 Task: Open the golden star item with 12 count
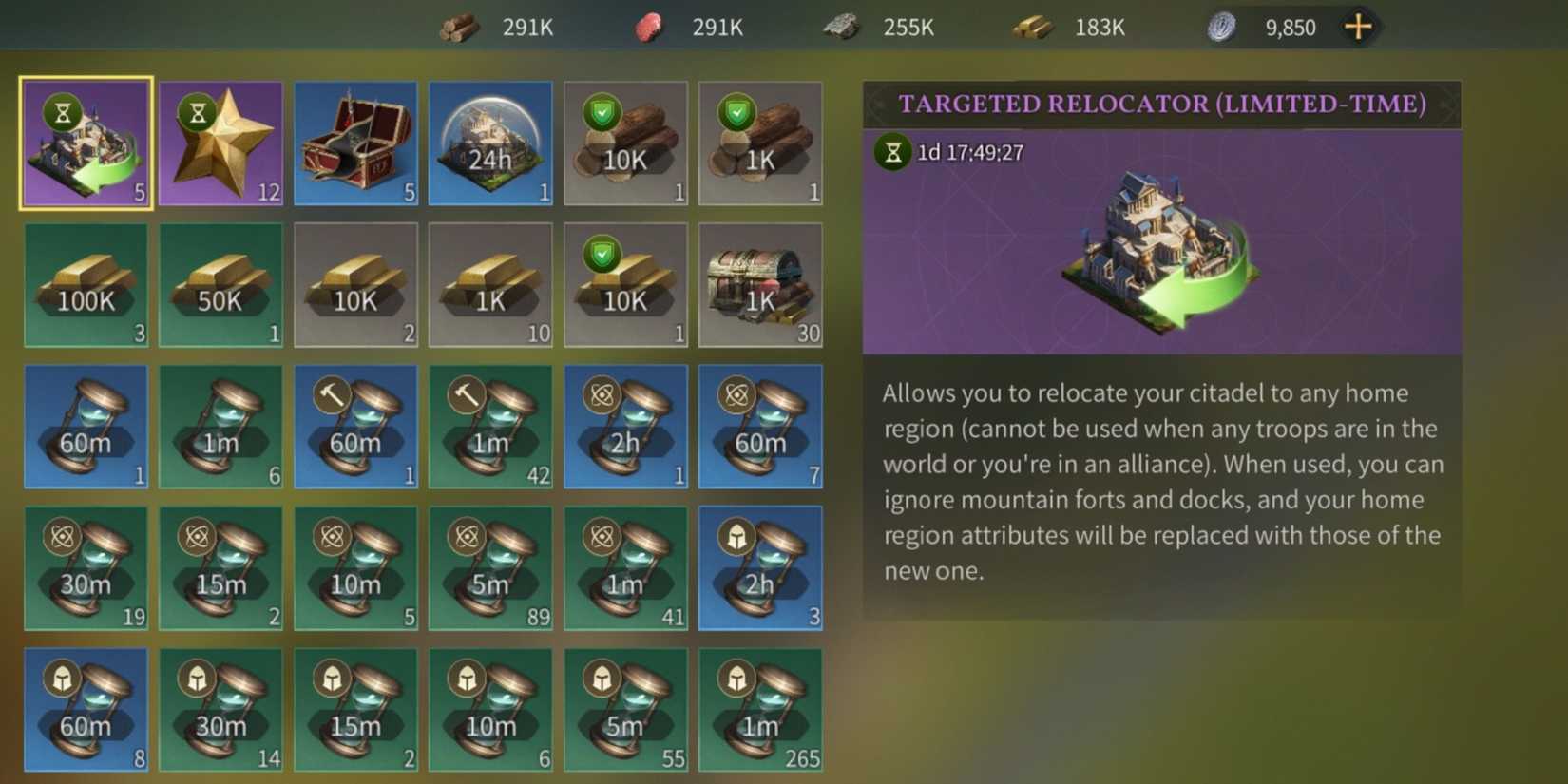(x=221, y=143)
